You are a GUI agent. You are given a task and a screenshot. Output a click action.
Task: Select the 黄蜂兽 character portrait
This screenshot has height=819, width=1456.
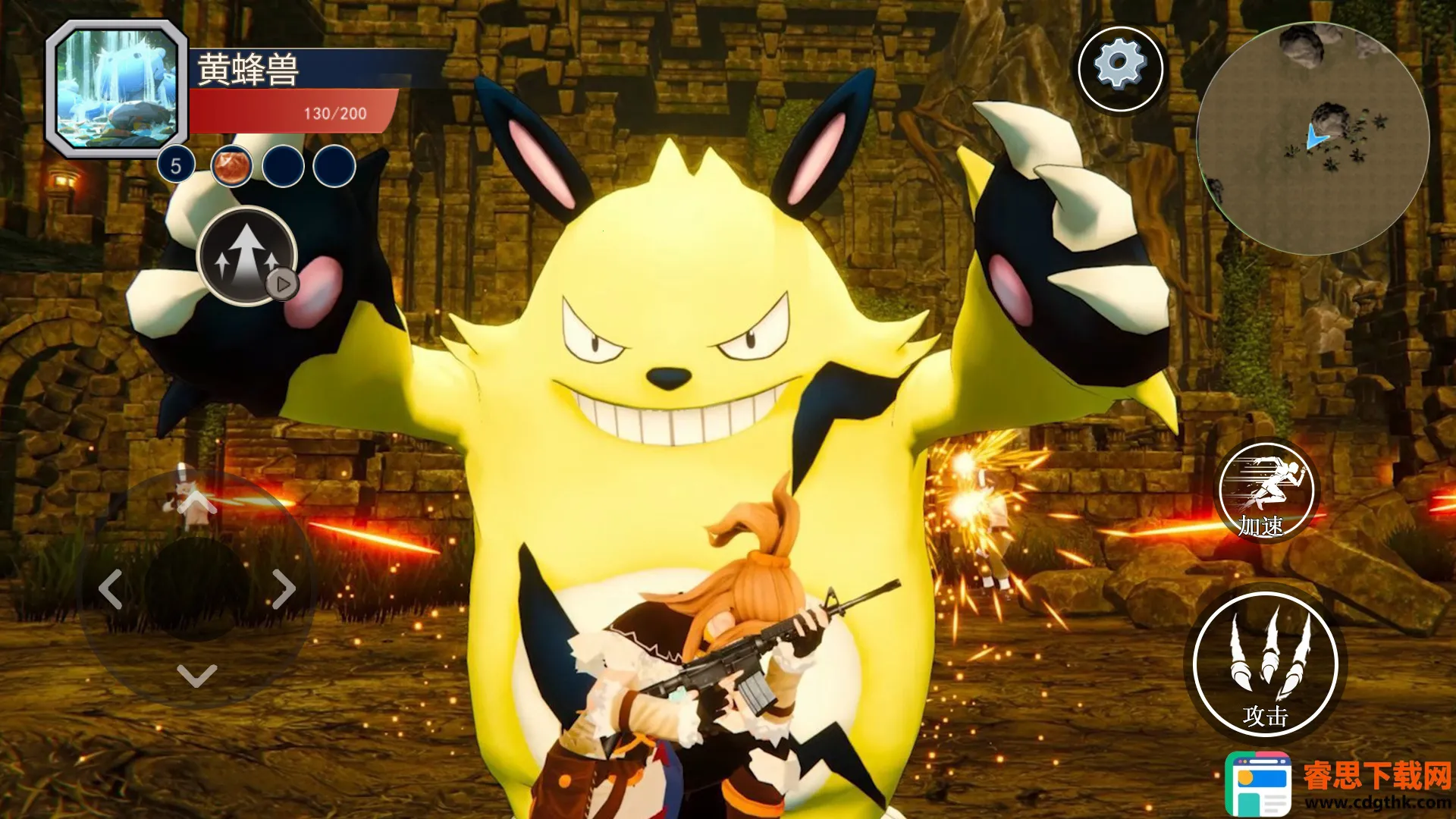click(118, 88)
